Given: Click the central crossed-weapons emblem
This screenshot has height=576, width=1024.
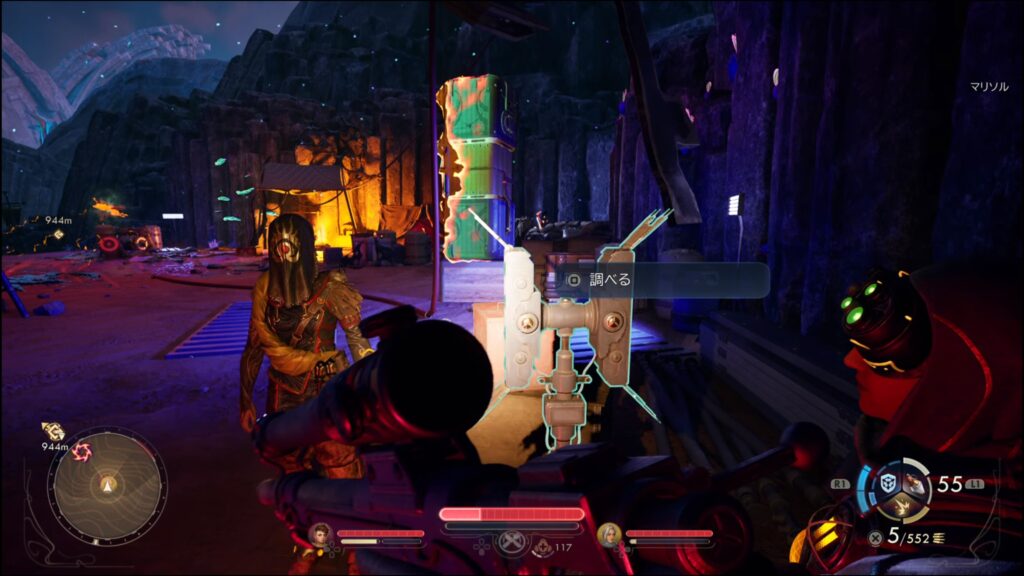Looking at the screenshot, I should tap(511, 542).
